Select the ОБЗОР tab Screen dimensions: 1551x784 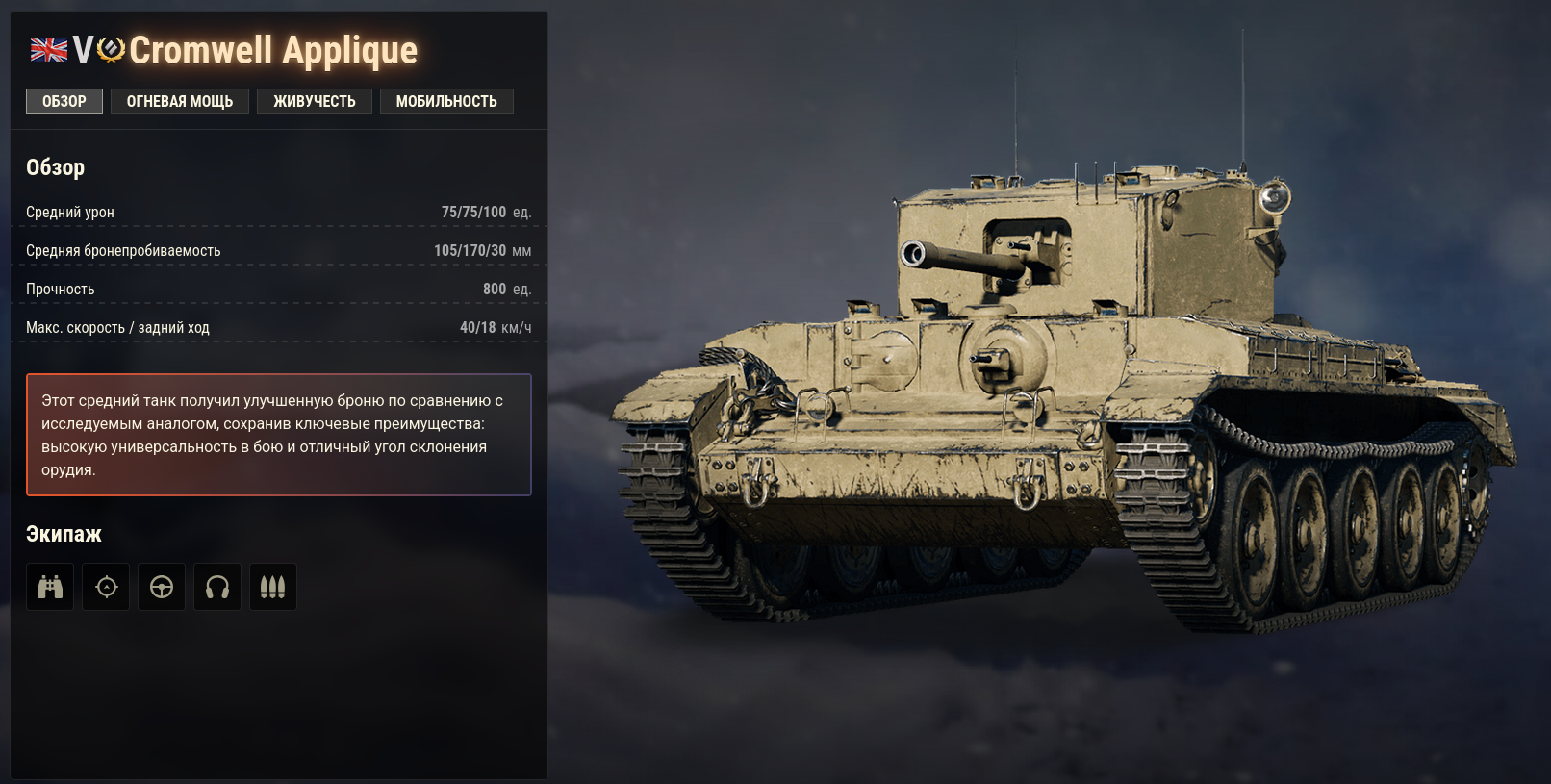coord(64,100)
